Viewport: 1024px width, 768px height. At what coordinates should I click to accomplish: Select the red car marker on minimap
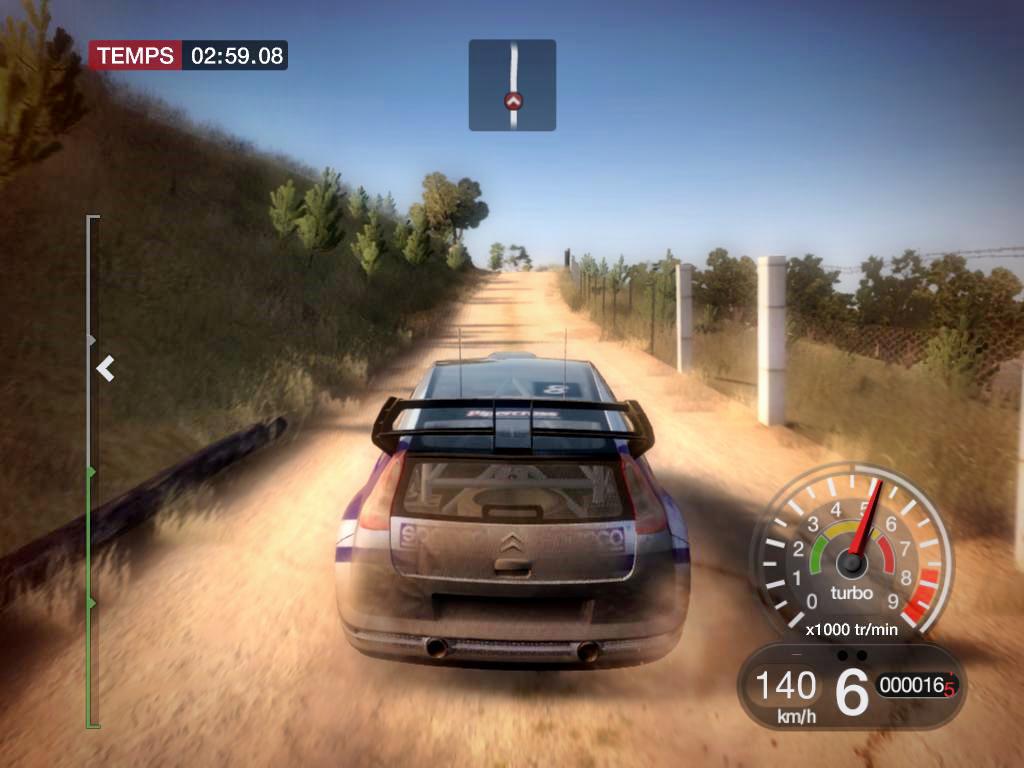click(x=513, y=100)
